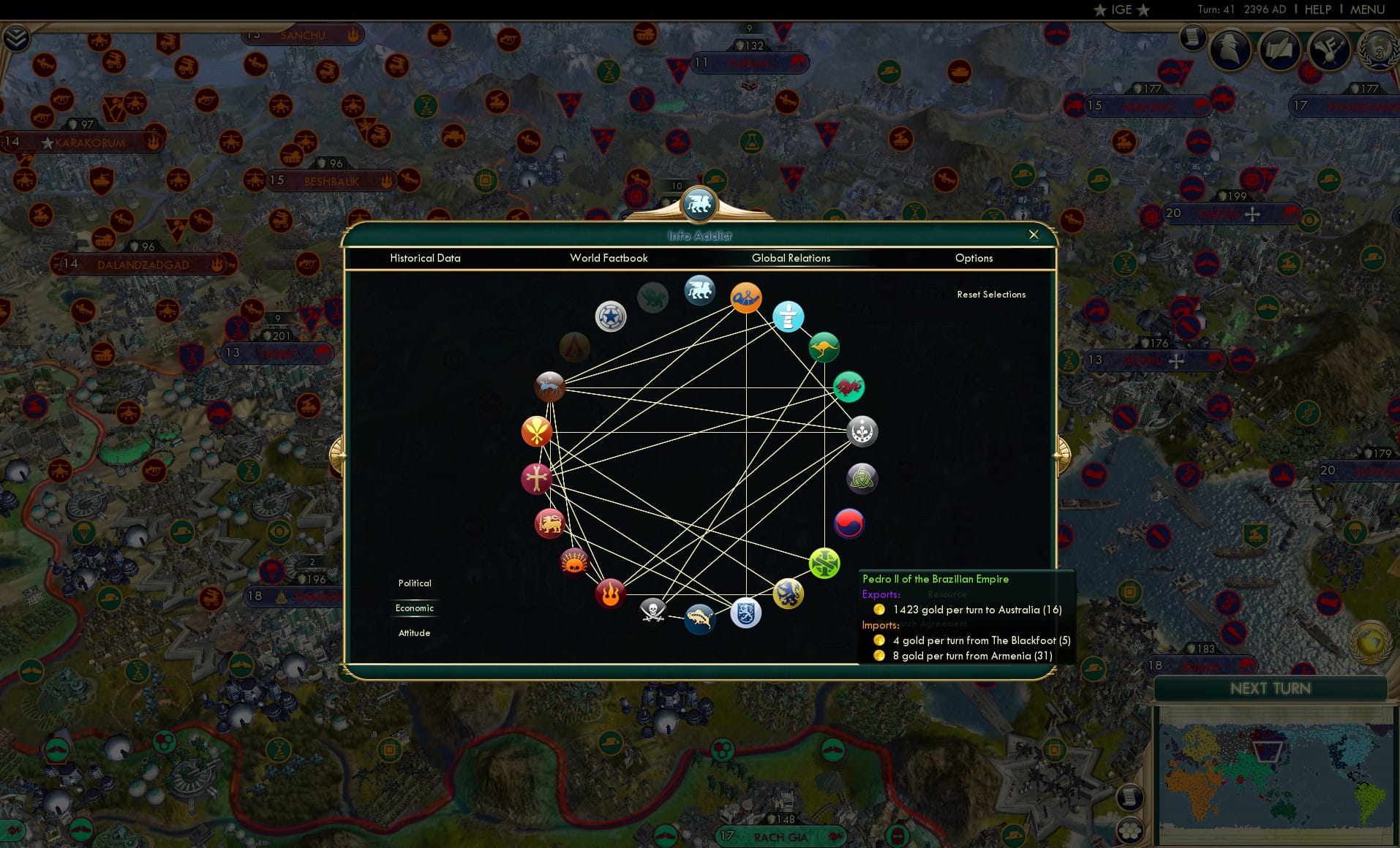Click HELP in the top bar
The height and width of the screenshot is (848, 1400).
pyautogui.click(x=1317, y=10)
